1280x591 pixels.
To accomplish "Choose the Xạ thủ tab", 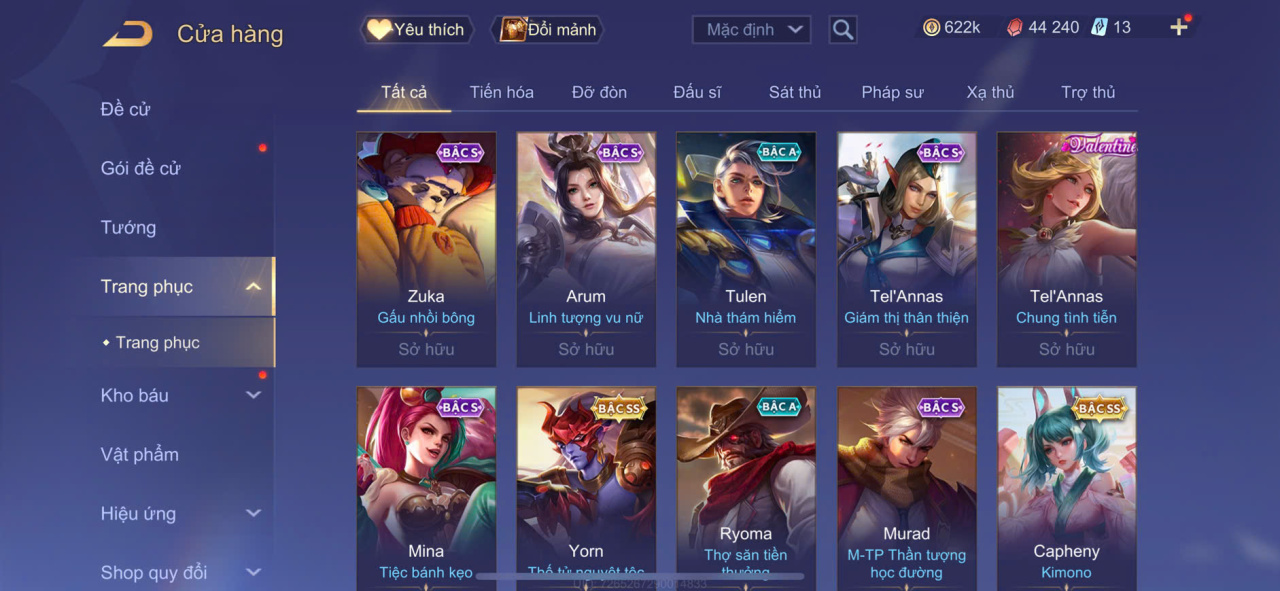I will click(x=990, y=92).
